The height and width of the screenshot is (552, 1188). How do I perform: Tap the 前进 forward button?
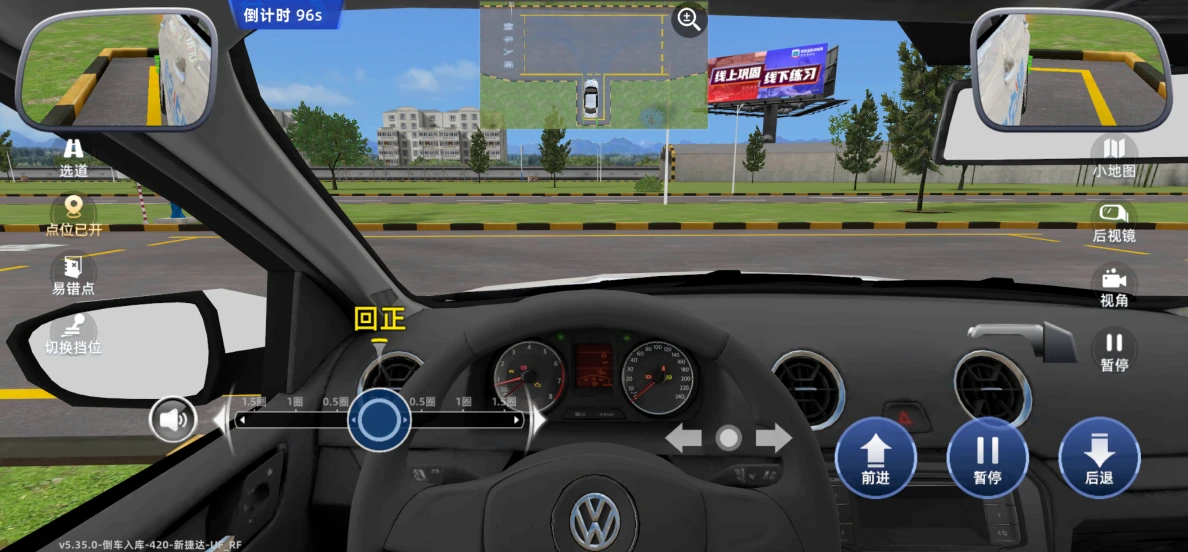pyautogui.click(x=875, y=457)
